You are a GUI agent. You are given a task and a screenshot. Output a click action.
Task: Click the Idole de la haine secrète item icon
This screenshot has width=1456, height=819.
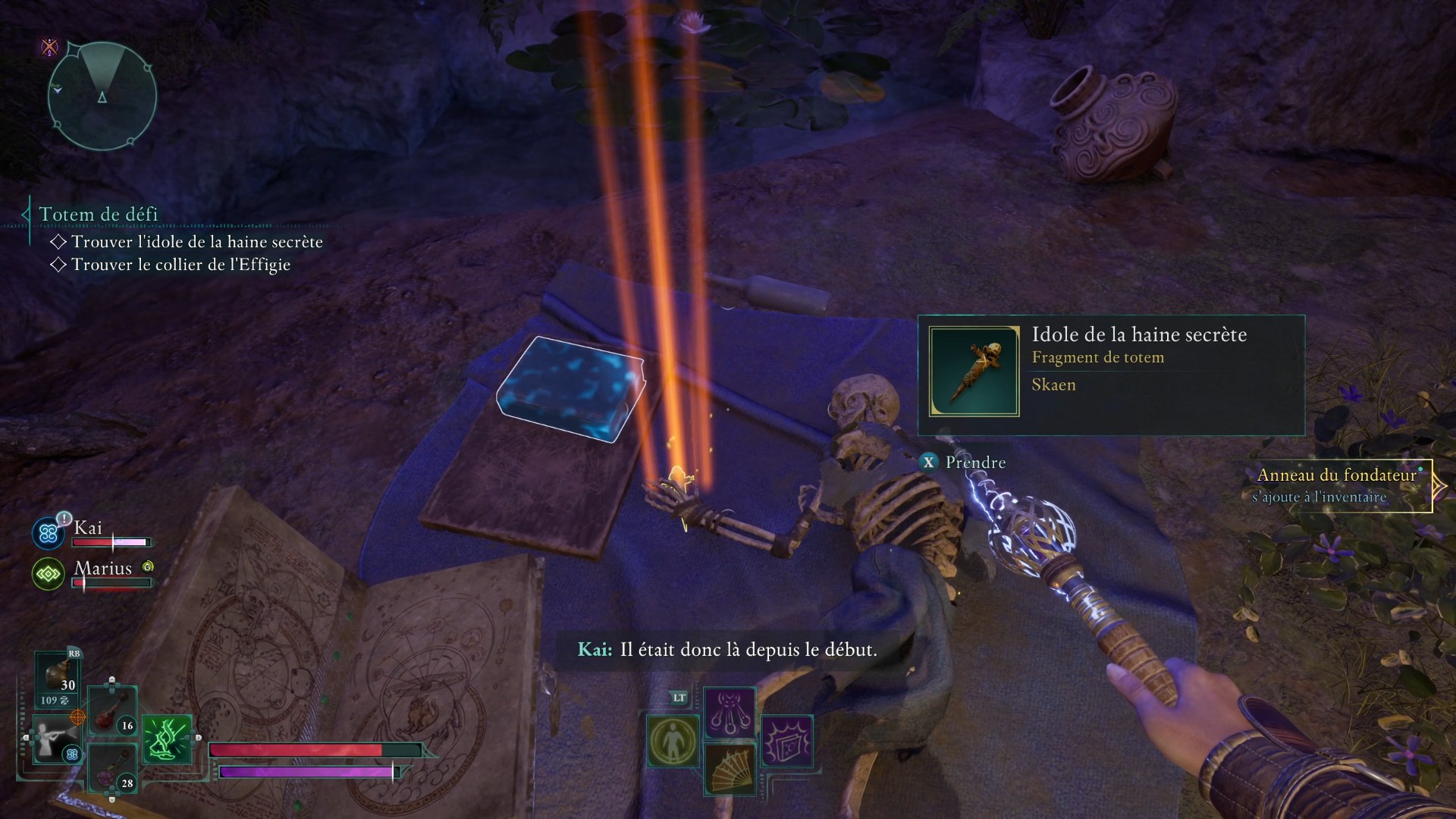974,372
